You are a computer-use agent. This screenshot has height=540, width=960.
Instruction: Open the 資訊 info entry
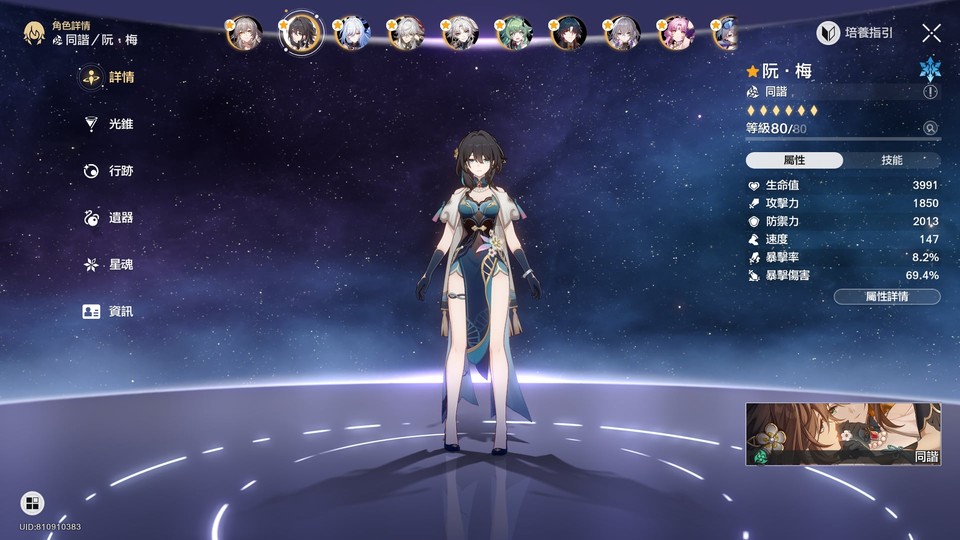point(109,312)
